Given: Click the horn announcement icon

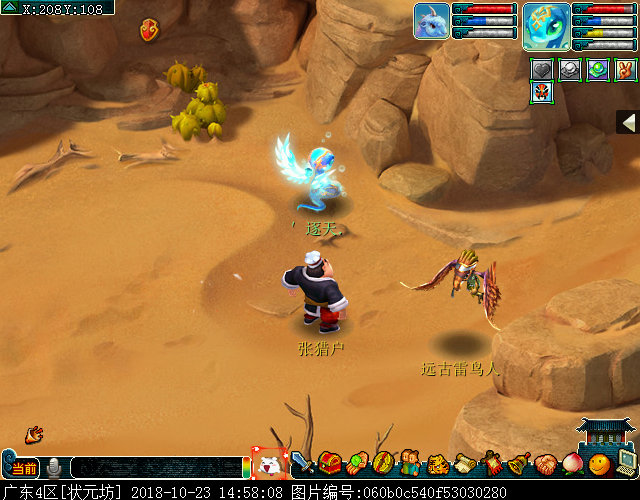Looking at the screenshot, I should point(34,434).
